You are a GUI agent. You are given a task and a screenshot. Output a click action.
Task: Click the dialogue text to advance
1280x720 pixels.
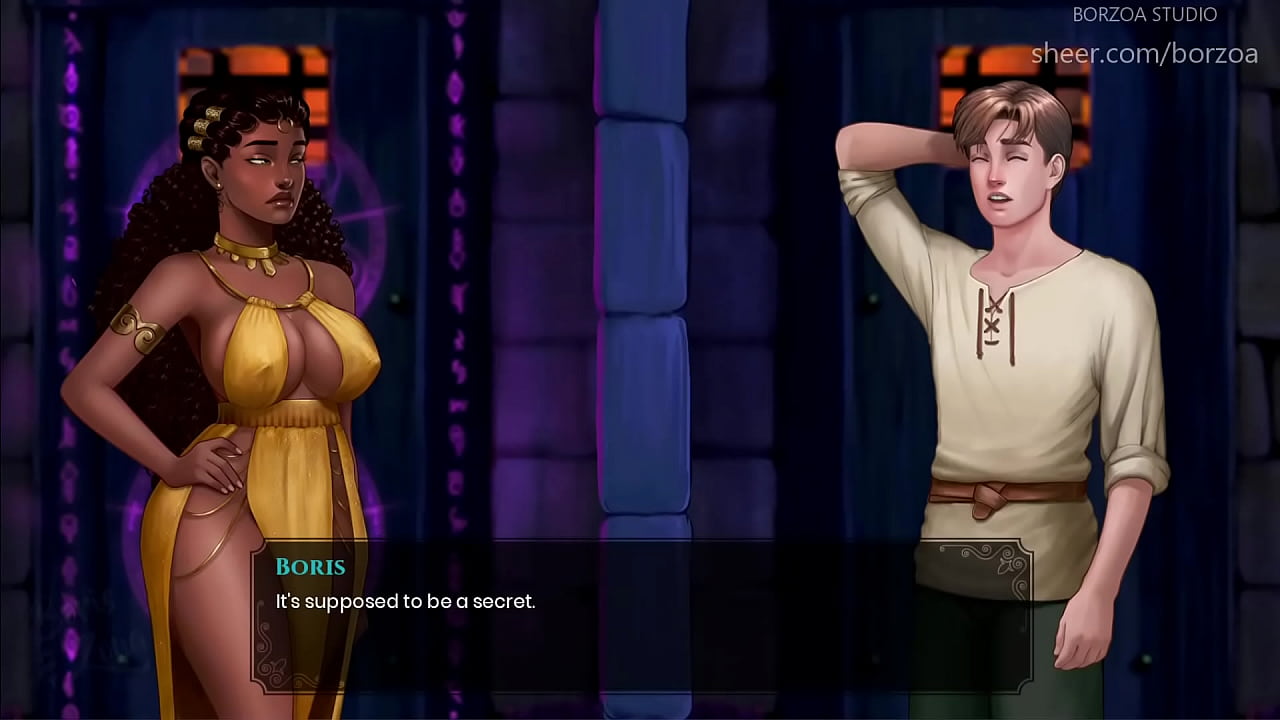tap(405, 602)
